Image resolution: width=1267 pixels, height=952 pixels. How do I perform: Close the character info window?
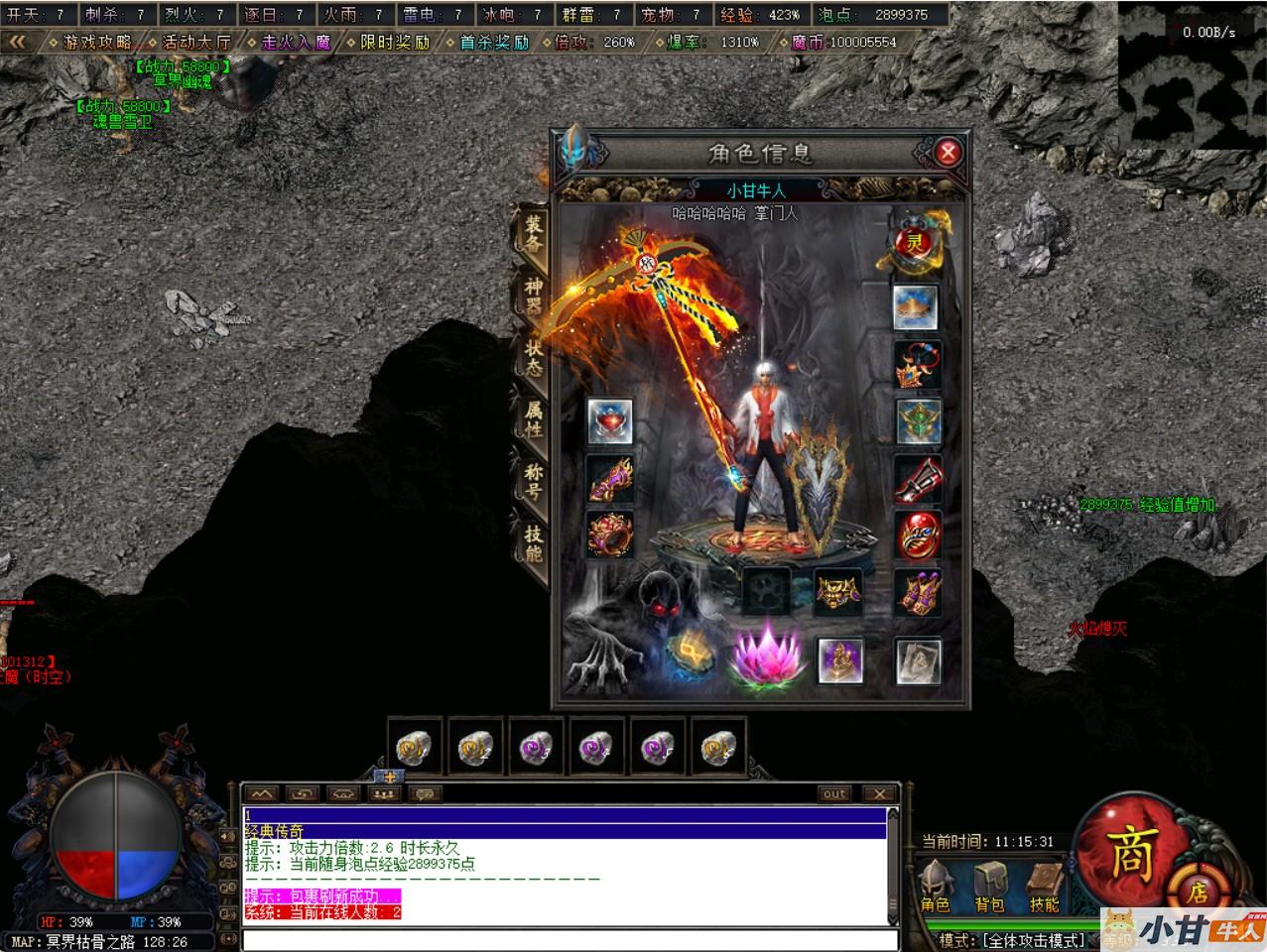948,153
